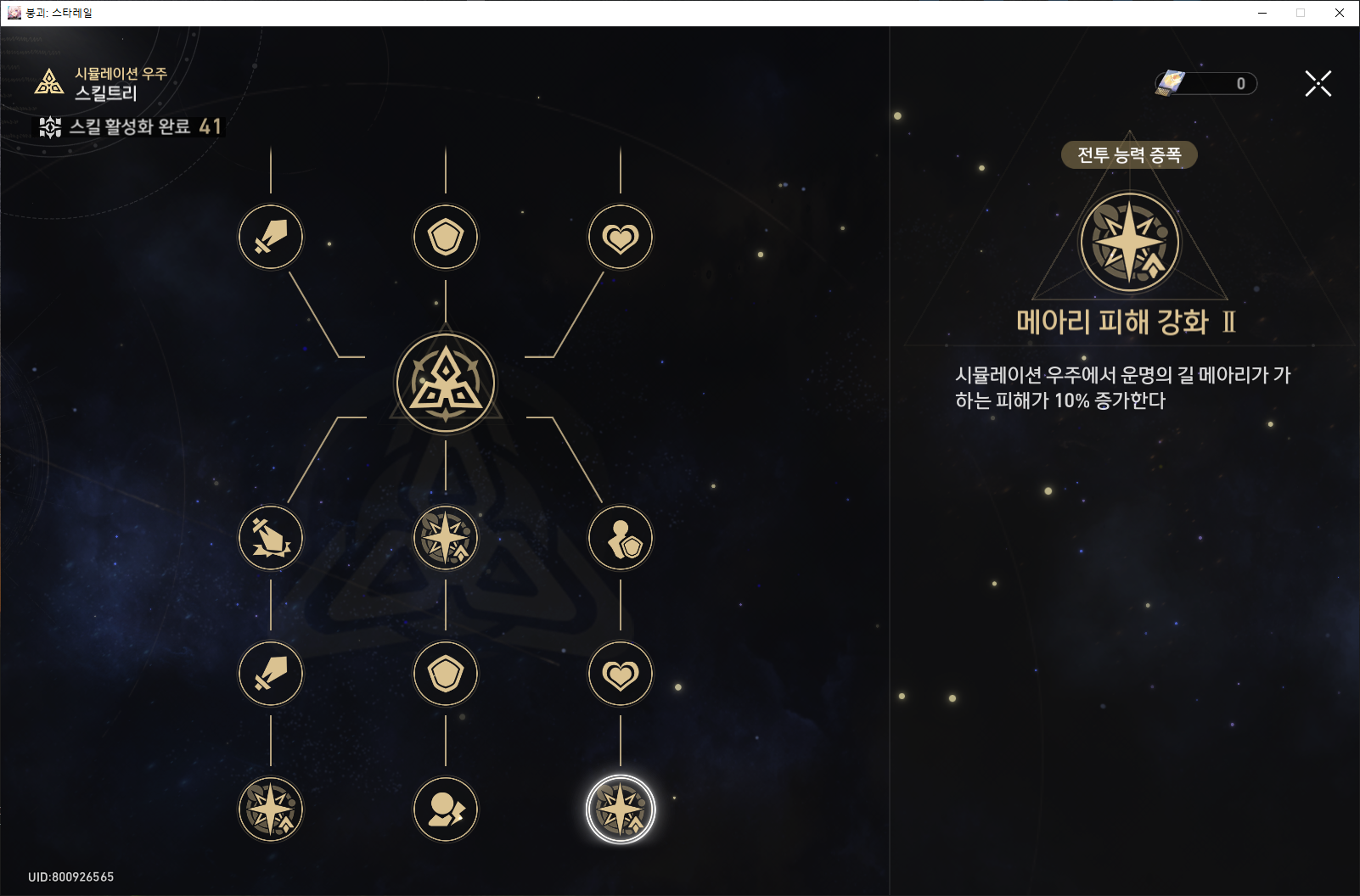
Task: Select the shield node in the lower middle column
Action: point(445,673)
